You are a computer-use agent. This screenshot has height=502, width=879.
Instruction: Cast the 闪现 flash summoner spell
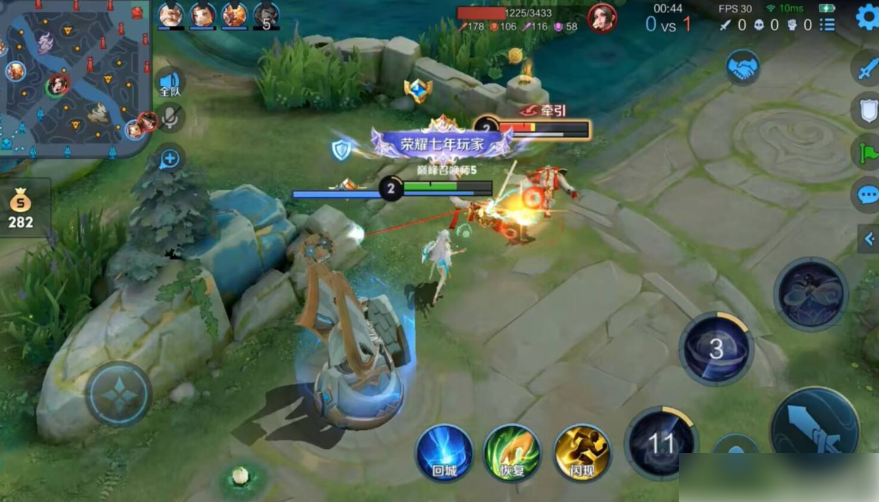pyautogui.click(x=582, y=453)
